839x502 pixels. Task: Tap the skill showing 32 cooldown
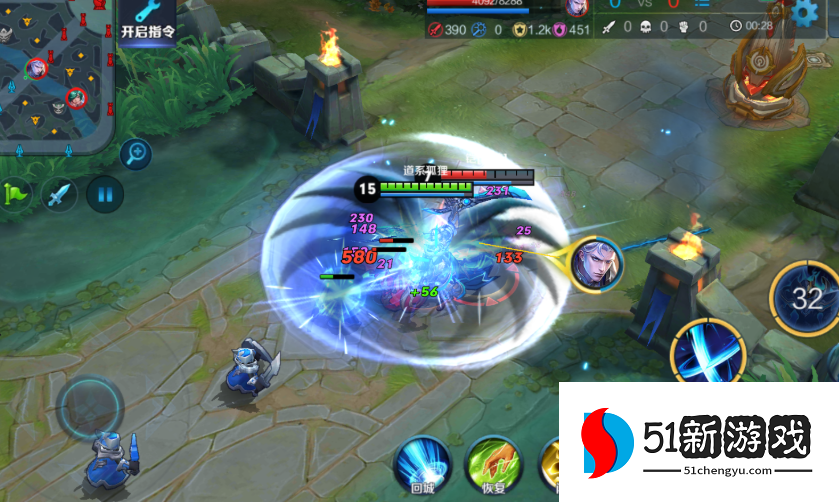pyautogui.click(x=806, y=297)
